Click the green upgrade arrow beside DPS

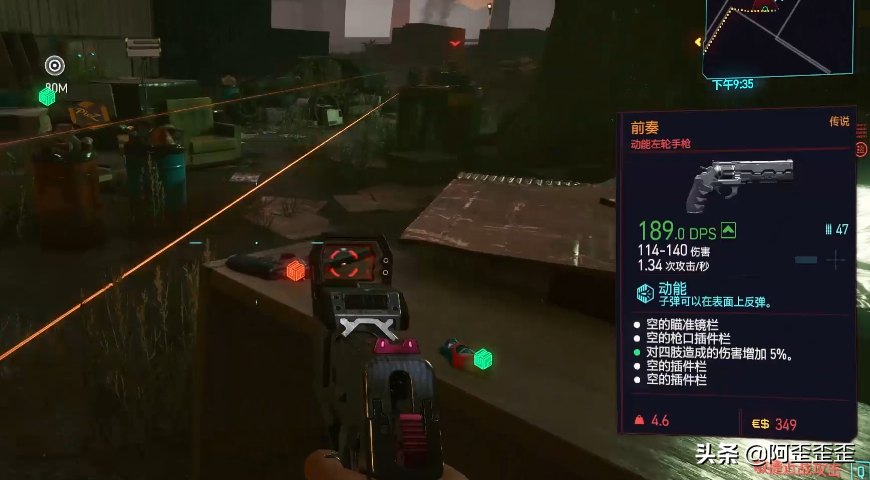(x=728, y=231)
